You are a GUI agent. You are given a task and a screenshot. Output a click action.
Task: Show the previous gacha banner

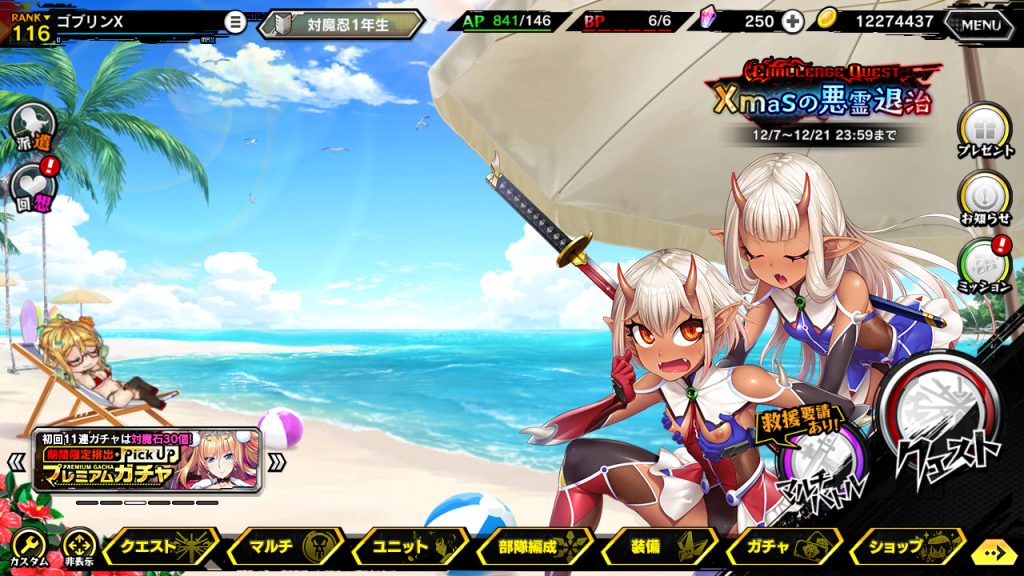click(x=17, y=462)
